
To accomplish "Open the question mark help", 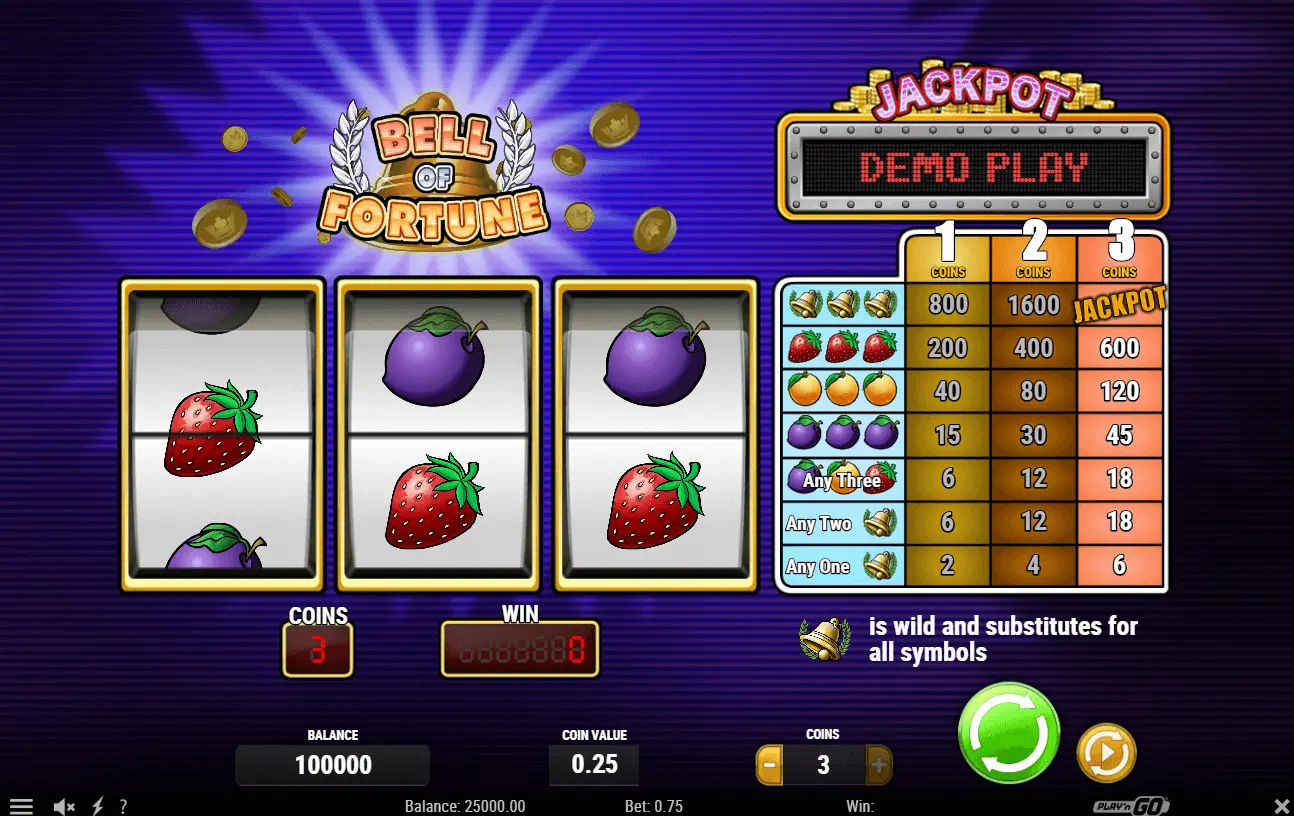I will pos(123,806).
